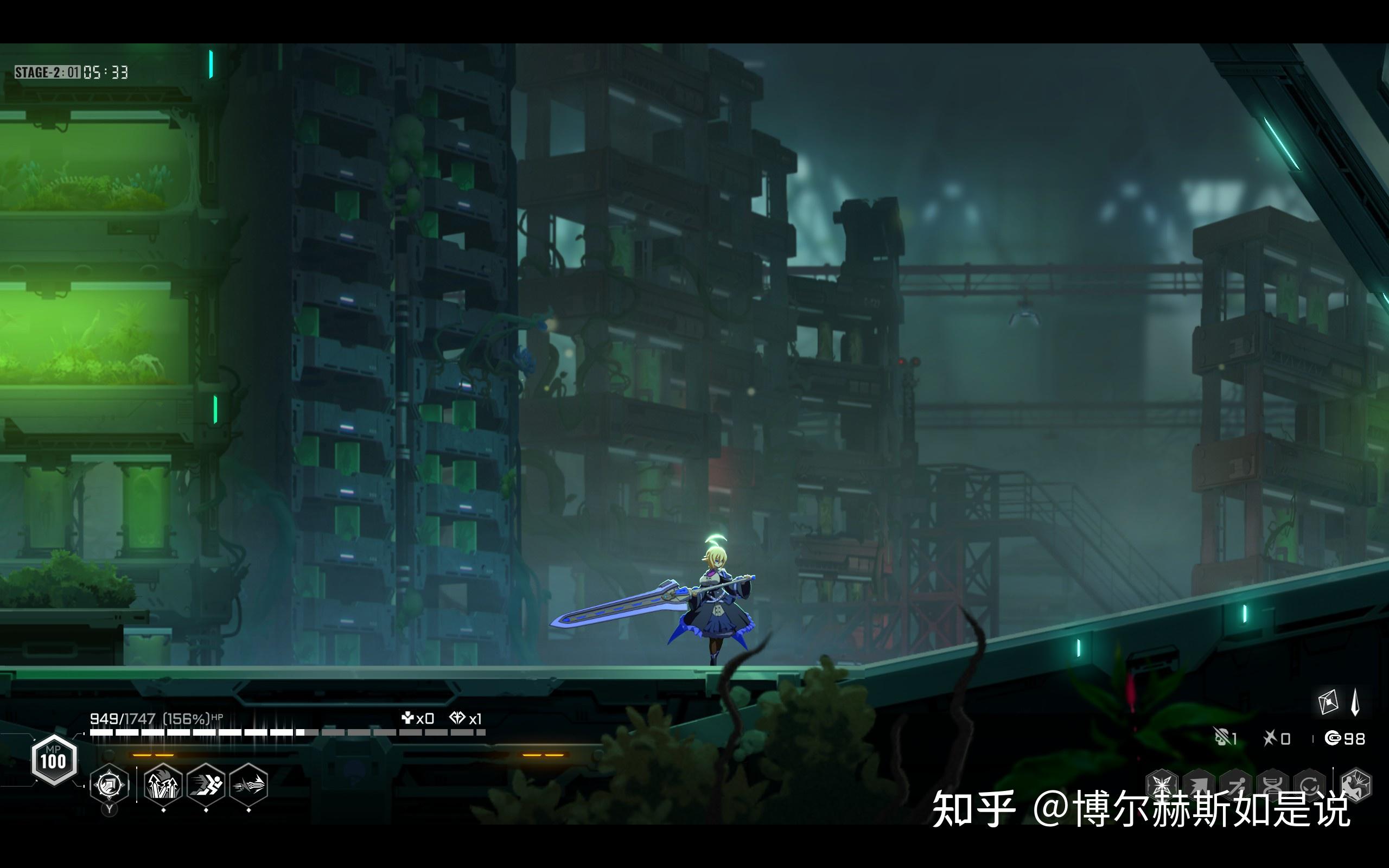Expand the diamond marker under the sword-thrust skill
The height and width of the screenshot is (868, 1389).
tap(250, 812)
